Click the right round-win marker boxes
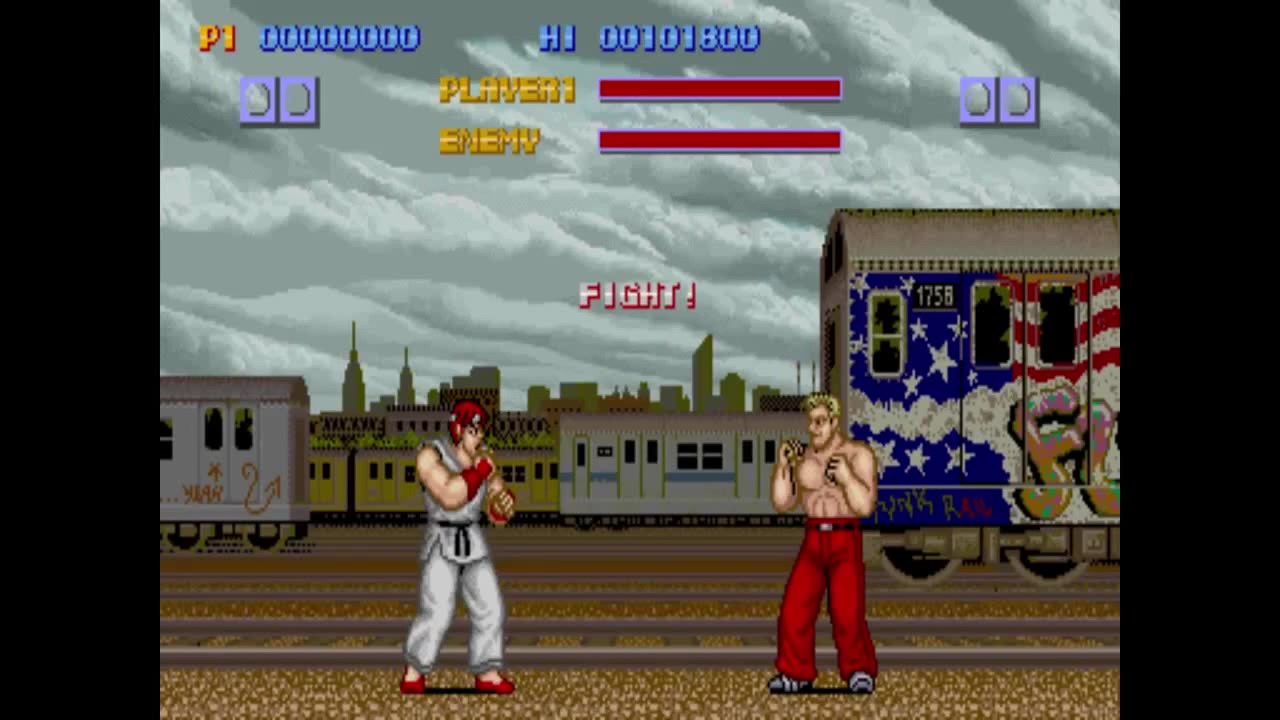The height and width of the screenshot is (720, 1280). [998, 99]
